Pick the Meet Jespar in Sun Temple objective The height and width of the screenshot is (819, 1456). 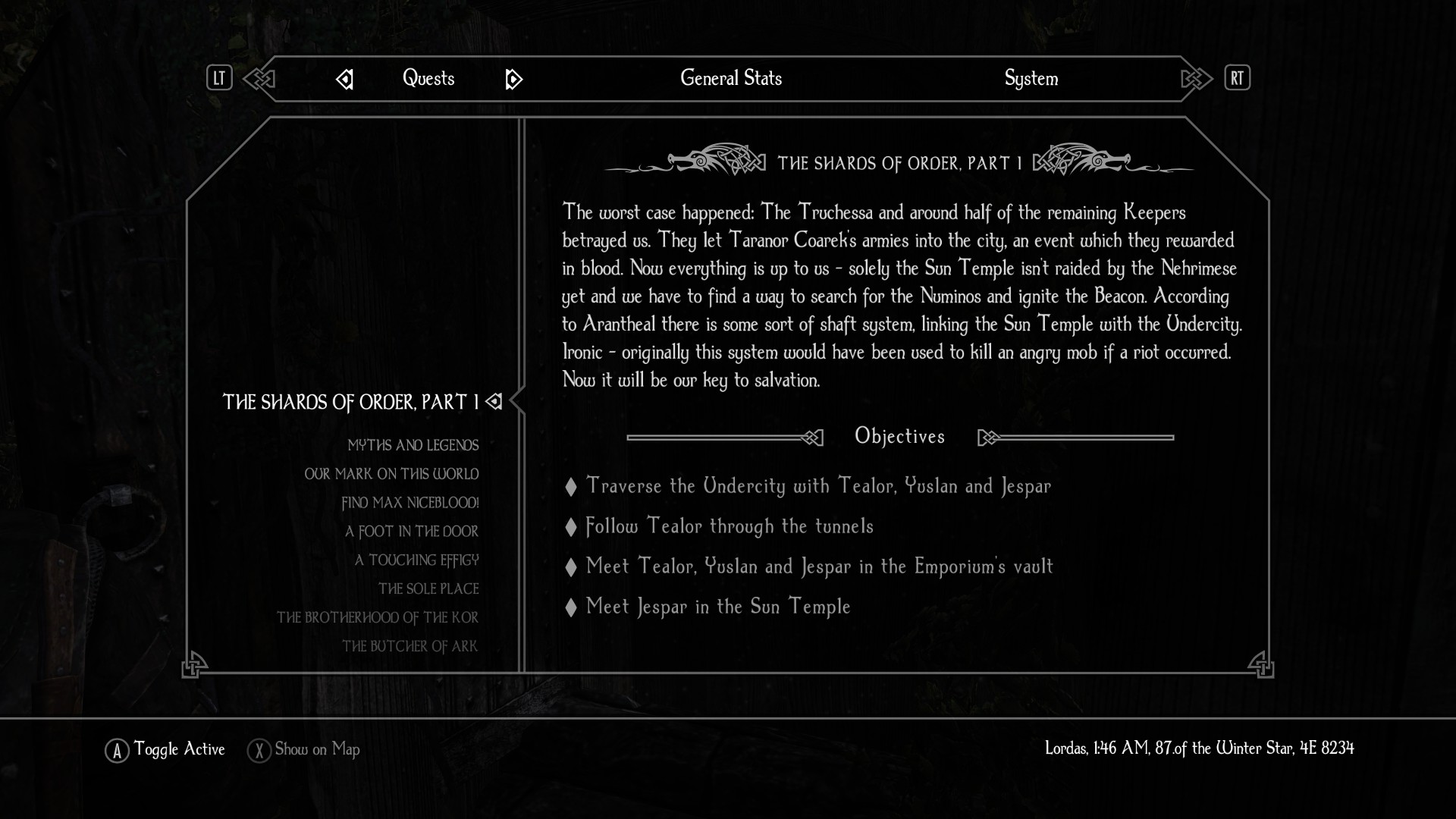[718, 607]
